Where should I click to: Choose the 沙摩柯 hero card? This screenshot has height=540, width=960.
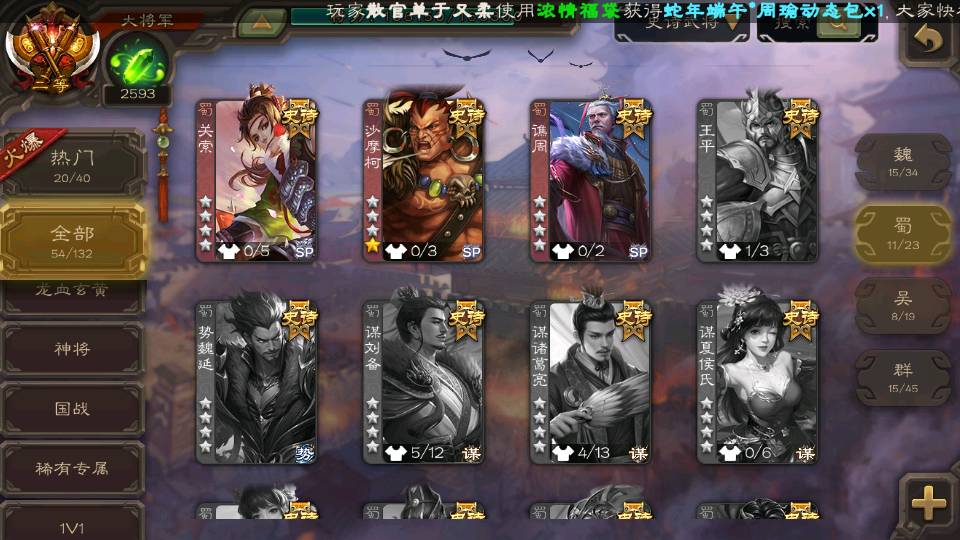point(424,180)
